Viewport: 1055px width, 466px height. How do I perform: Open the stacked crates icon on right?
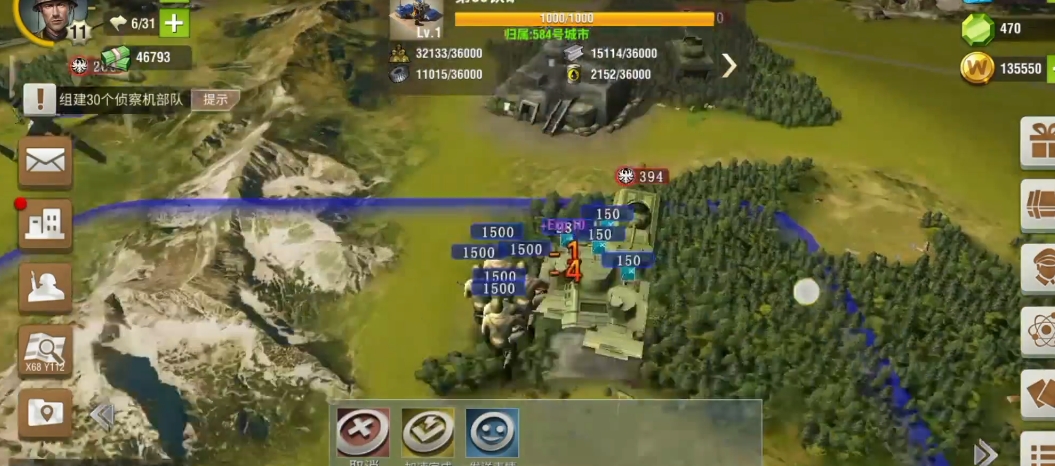[x=1040, y=205]
